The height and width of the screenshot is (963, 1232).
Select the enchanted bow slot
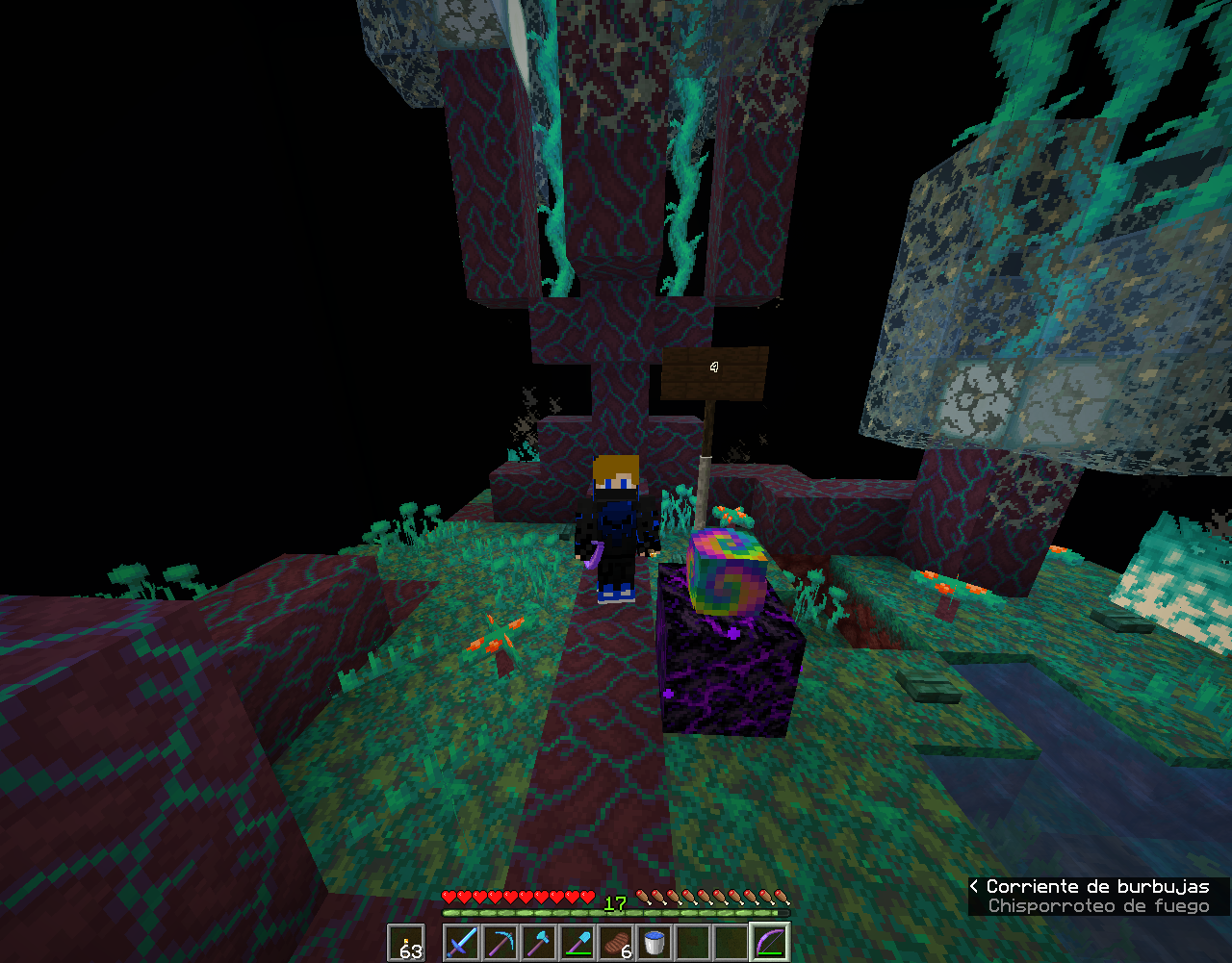[770, 942]
